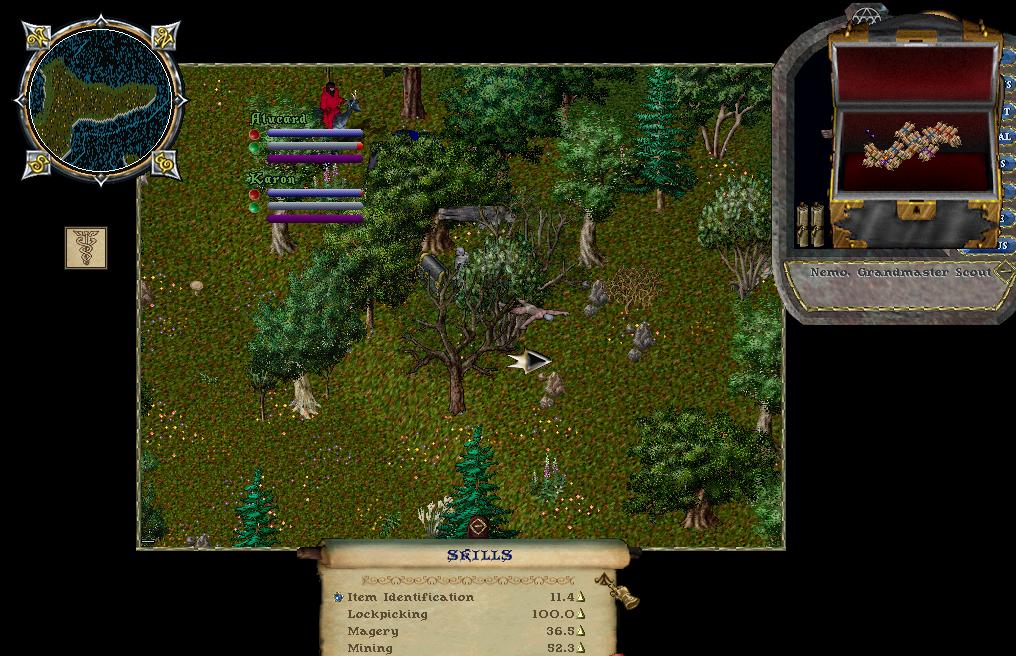The width and height of the screenshot is (1016, 656).
Task: Select the Item Identification skill row
Action: [x=410, y=597]
